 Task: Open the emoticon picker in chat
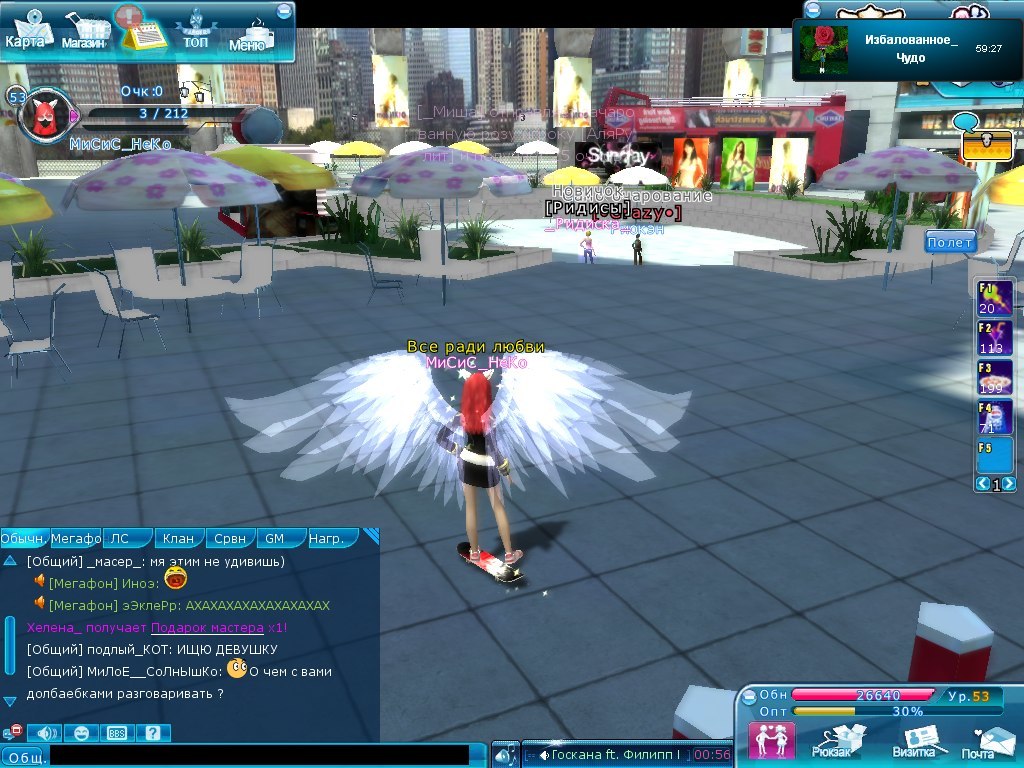point(82,733)
